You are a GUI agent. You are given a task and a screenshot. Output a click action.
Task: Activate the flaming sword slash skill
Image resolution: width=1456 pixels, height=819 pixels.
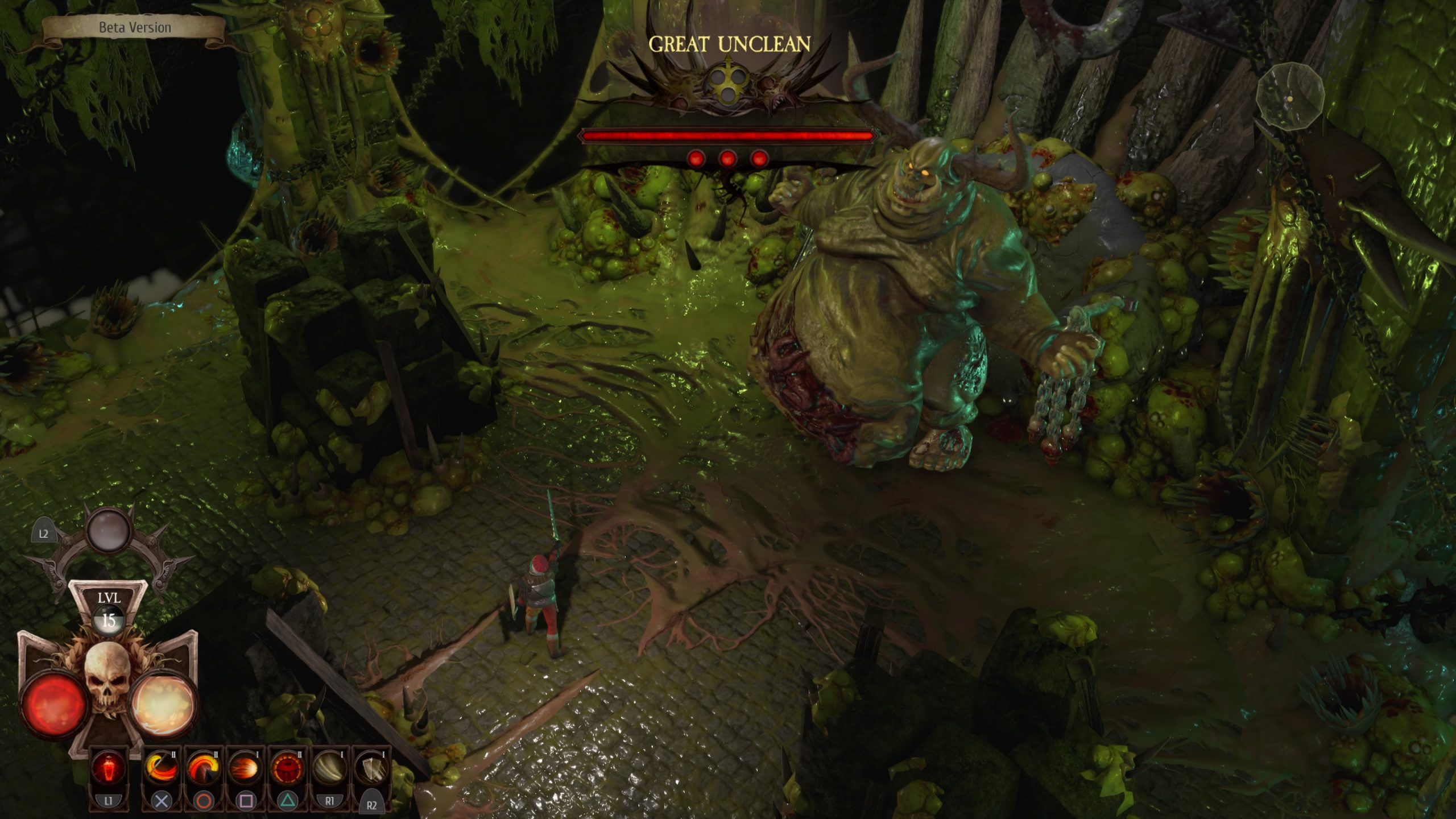161,768
